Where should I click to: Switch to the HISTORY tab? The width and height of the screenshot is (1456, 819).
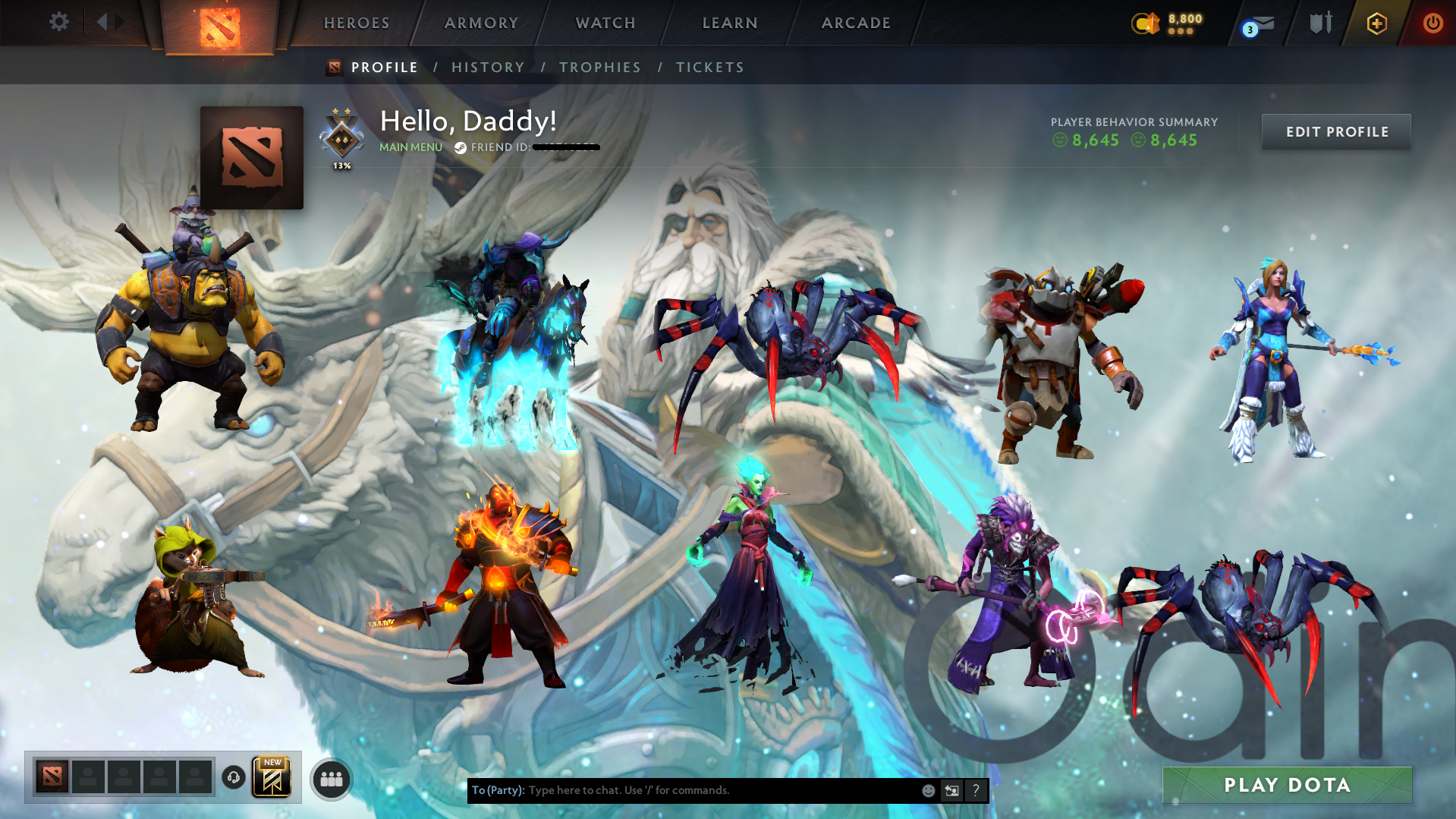point(488,67)
